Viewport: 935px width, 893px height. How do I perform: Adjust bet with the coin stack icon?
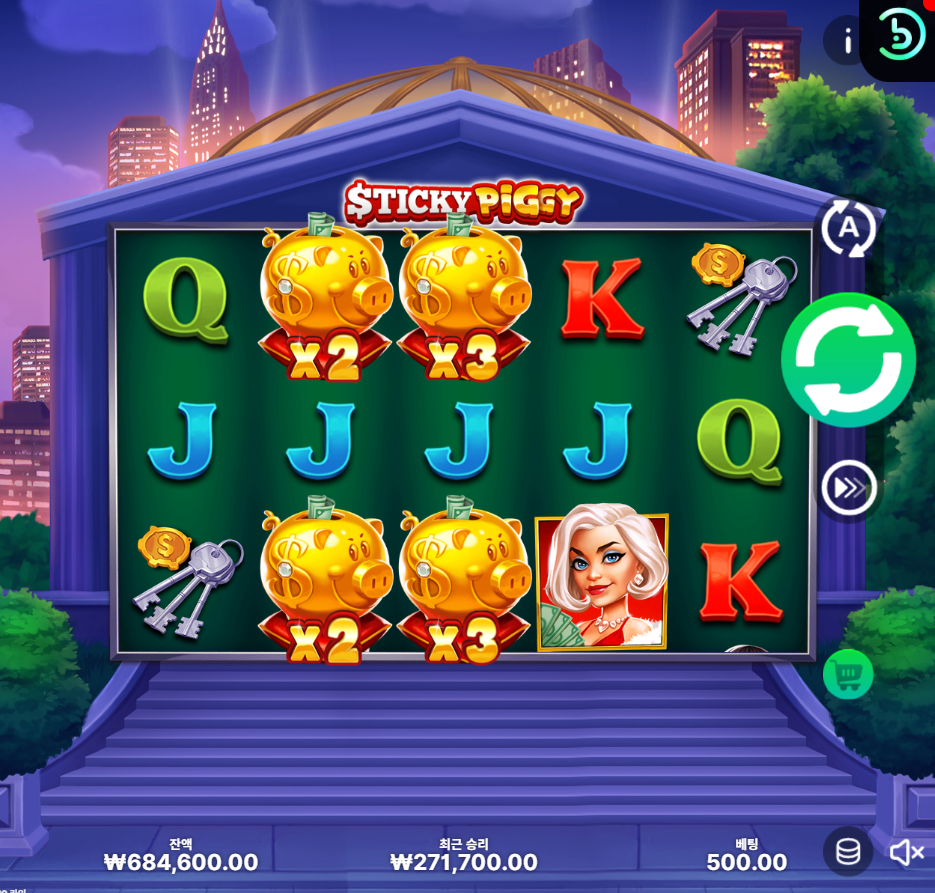coord(848,851)
